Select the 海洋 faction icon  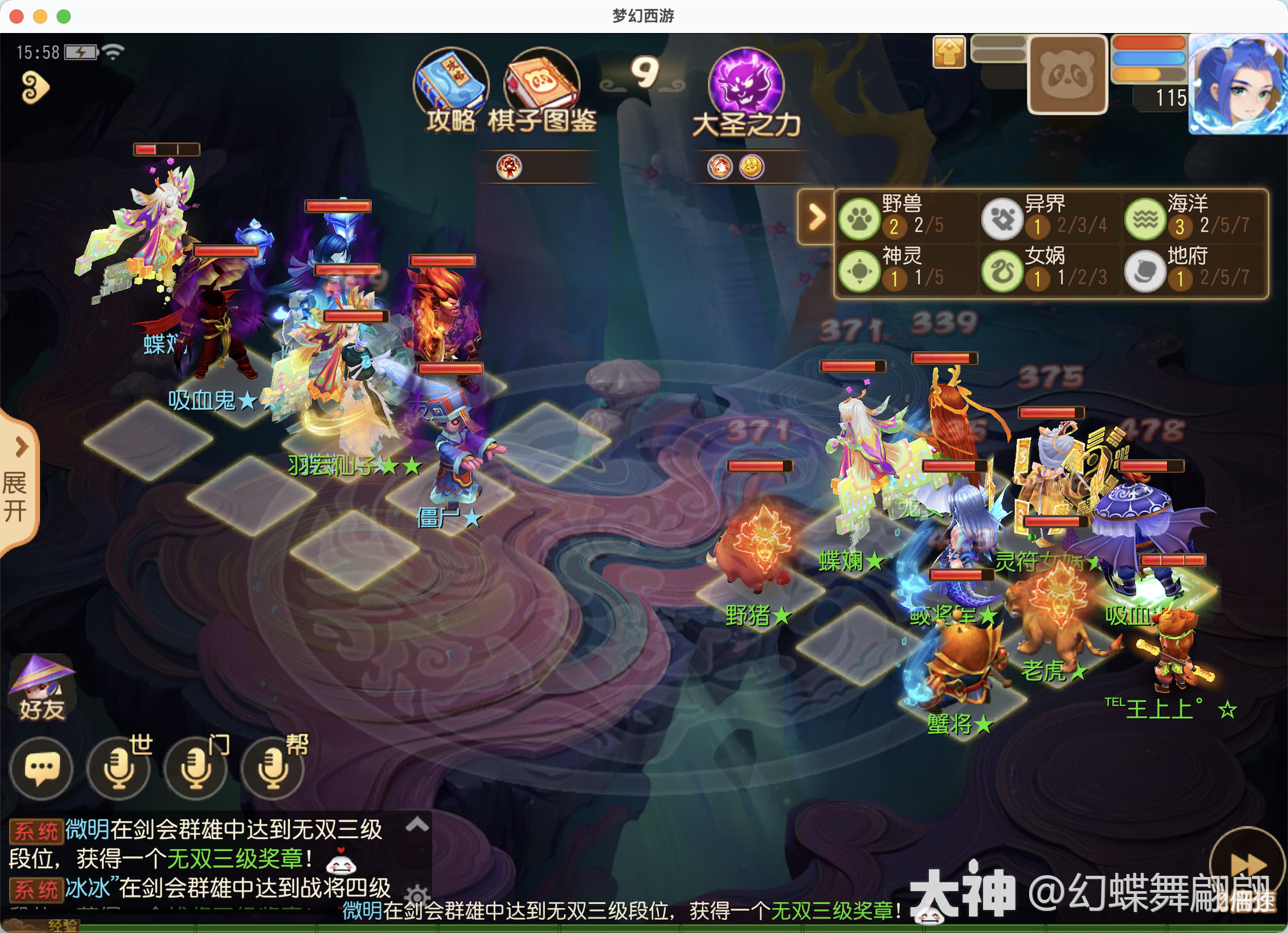1144,218
